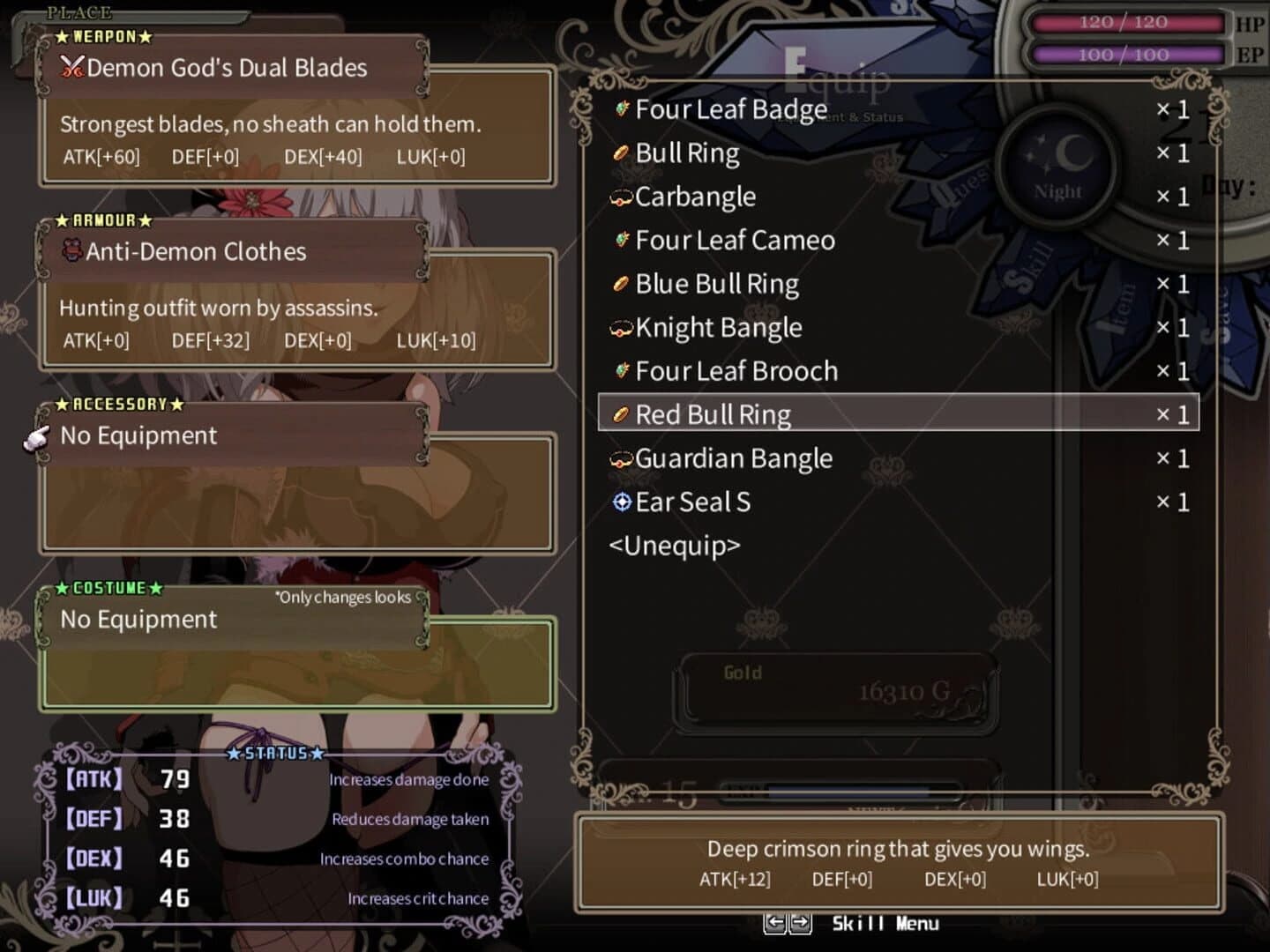
Task: Click the Skill Menu label at the bottom
Action: [x=885, y=924]
